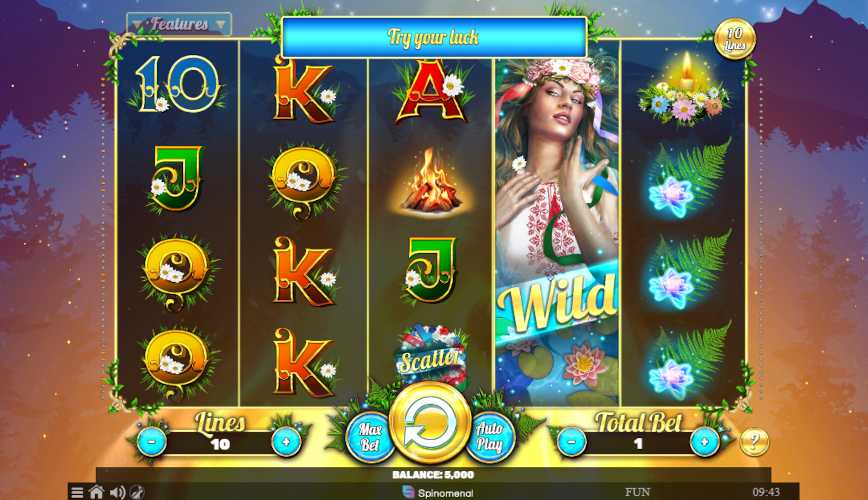Lower the Total Bet amount
The height and width of the screenshot is (500, 868).
pyautogui.click(x=571, y=440)
